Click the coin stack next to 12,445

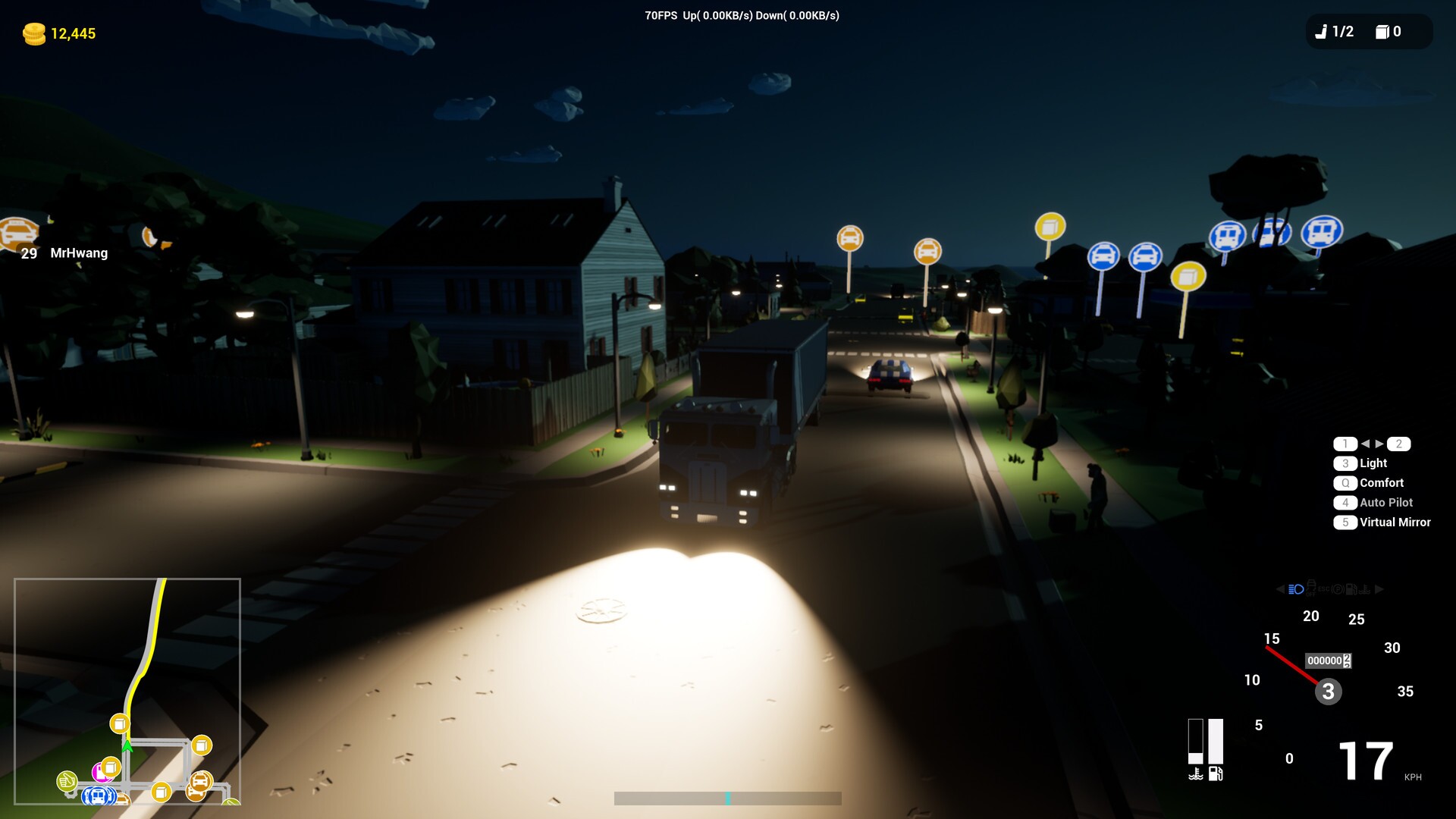33,33
